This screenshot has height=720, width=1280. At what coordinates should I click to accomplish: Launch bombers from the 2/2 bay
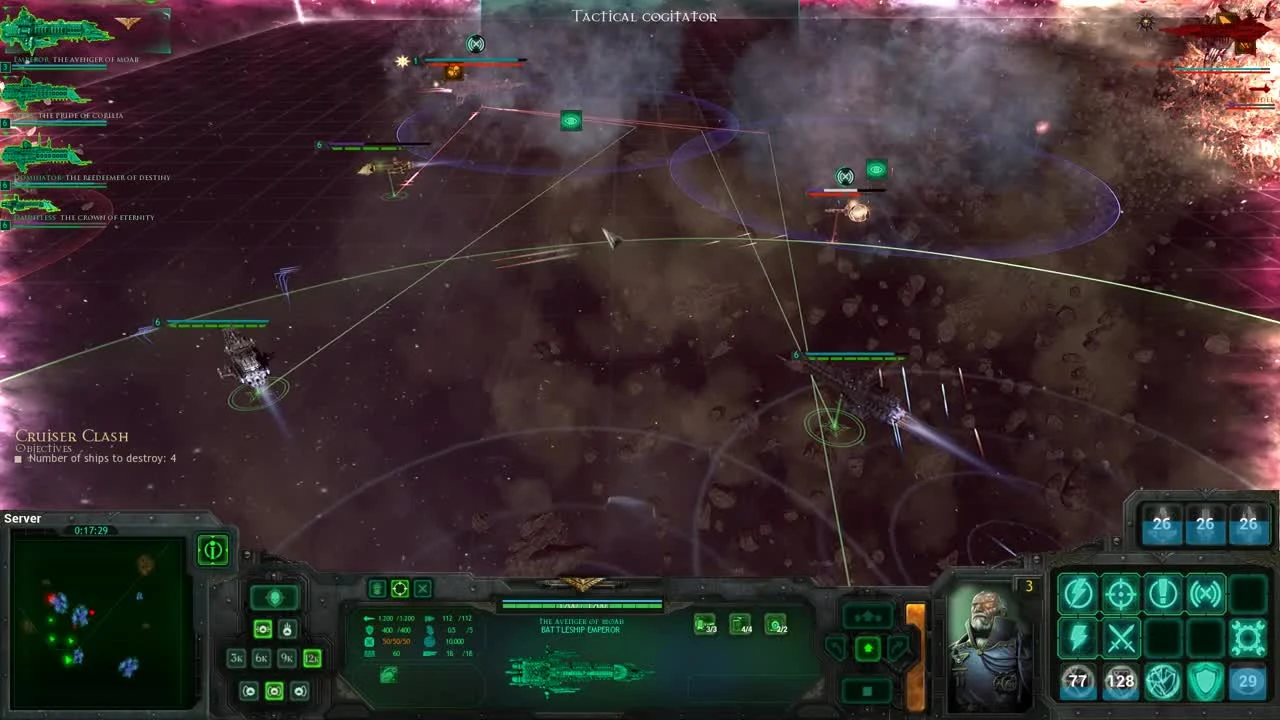pos(776,624)
